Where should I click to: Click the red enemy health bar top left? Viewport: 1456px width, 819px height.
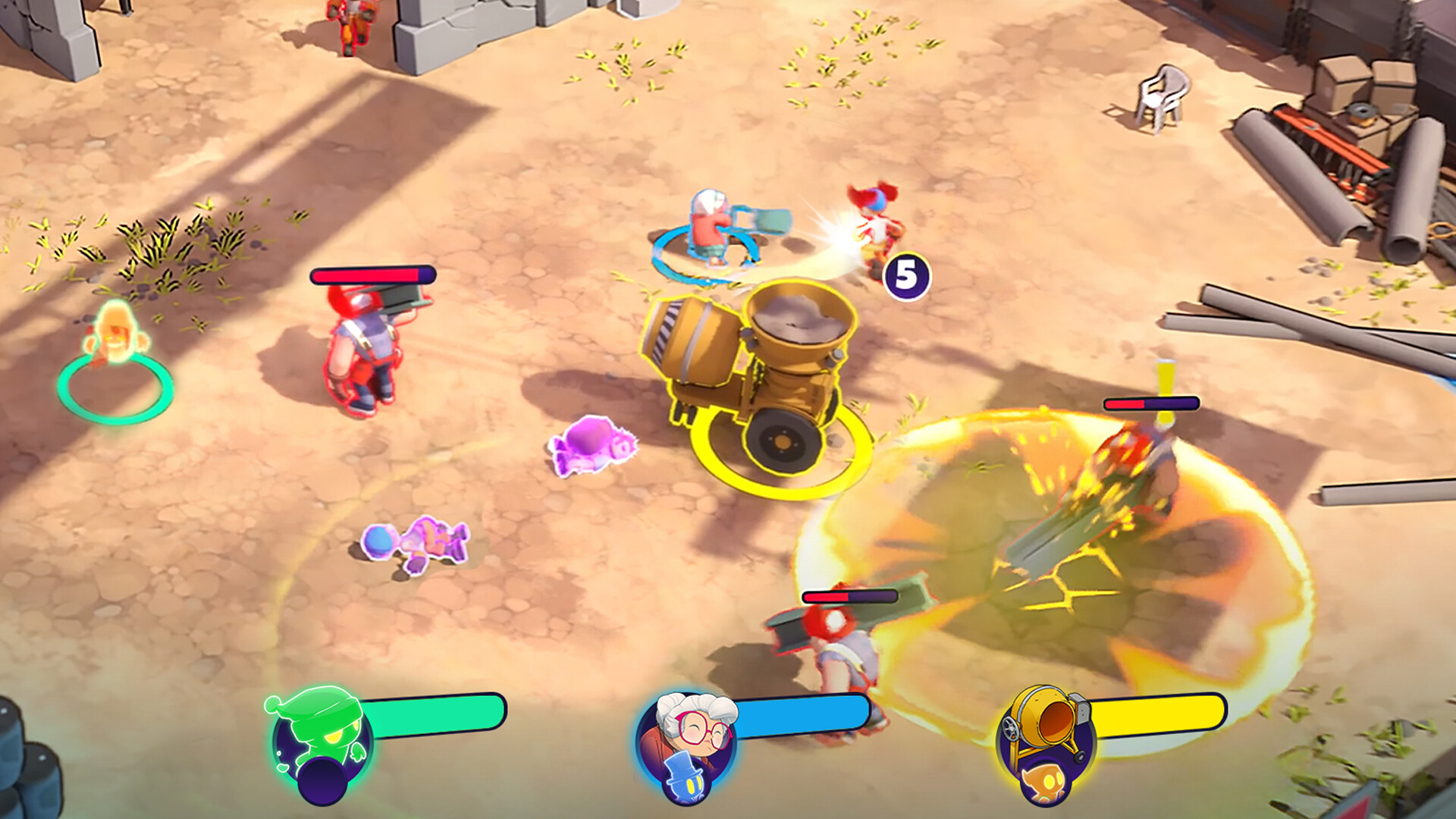click(x=373, y=275)
